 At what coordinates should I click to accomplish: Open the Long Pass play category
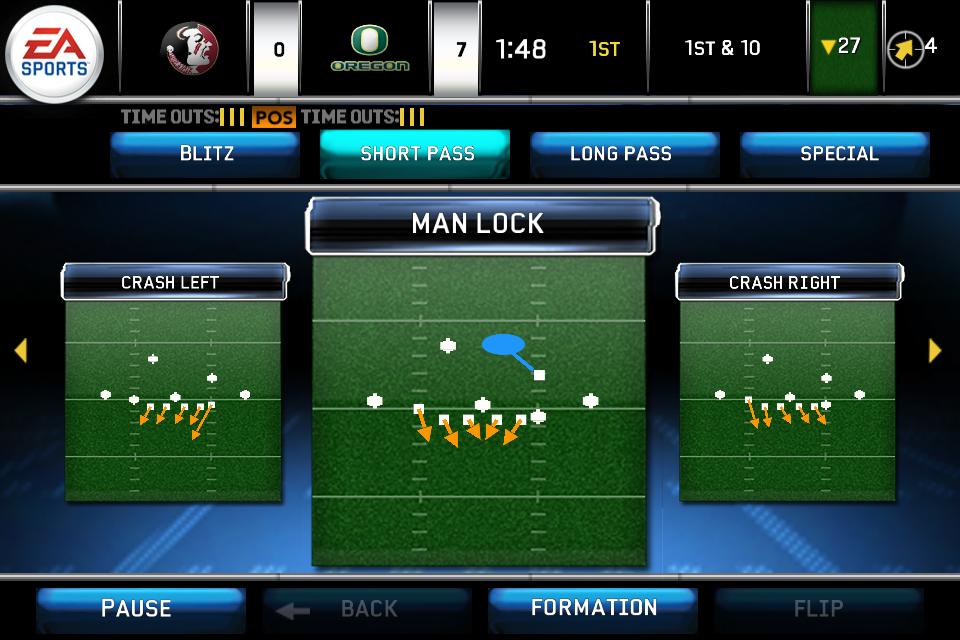[x=622, y=154]
